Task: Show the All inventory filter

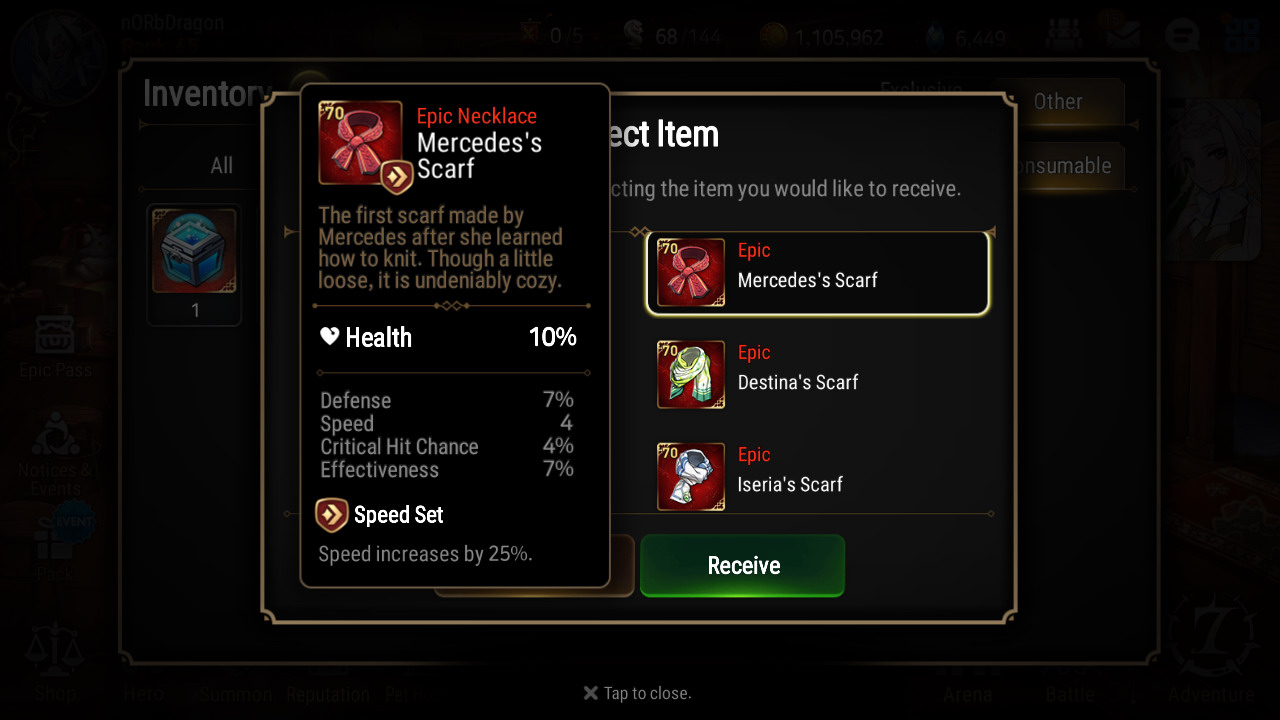Action: click(x=221, y=166)
